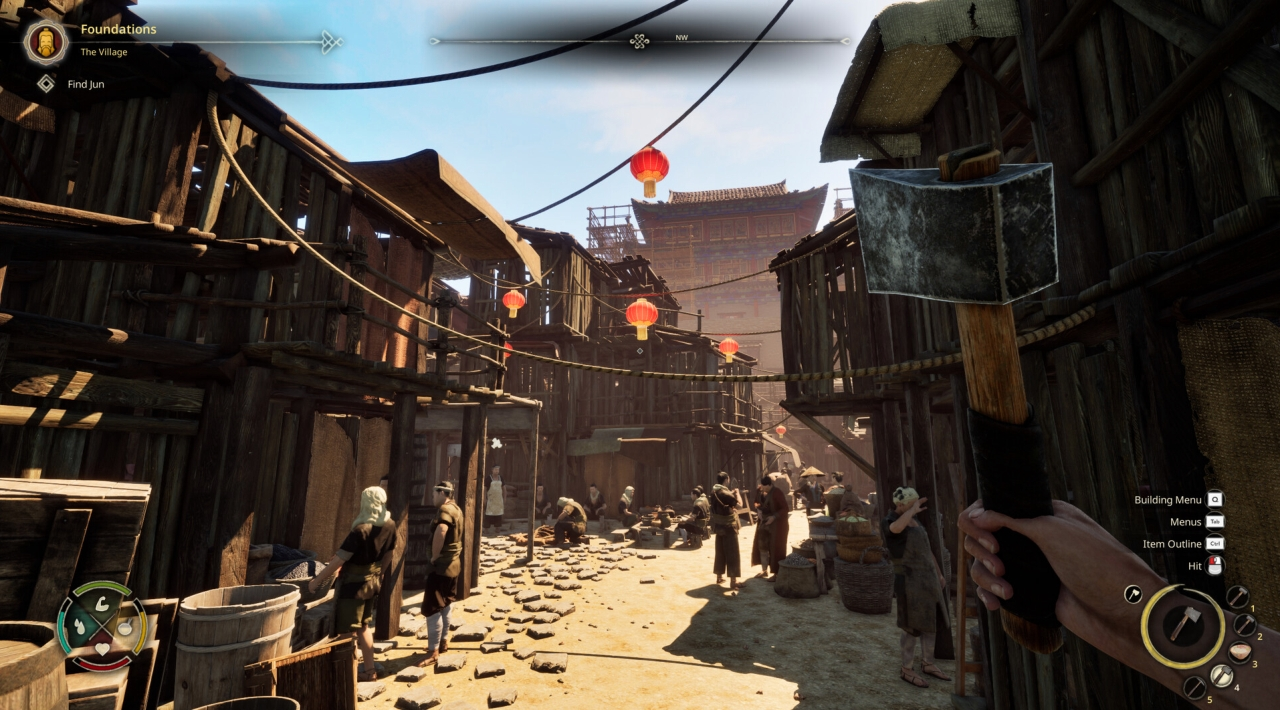Click the compass knot marker
1280x710 pixels.
[x=639, y=41]
